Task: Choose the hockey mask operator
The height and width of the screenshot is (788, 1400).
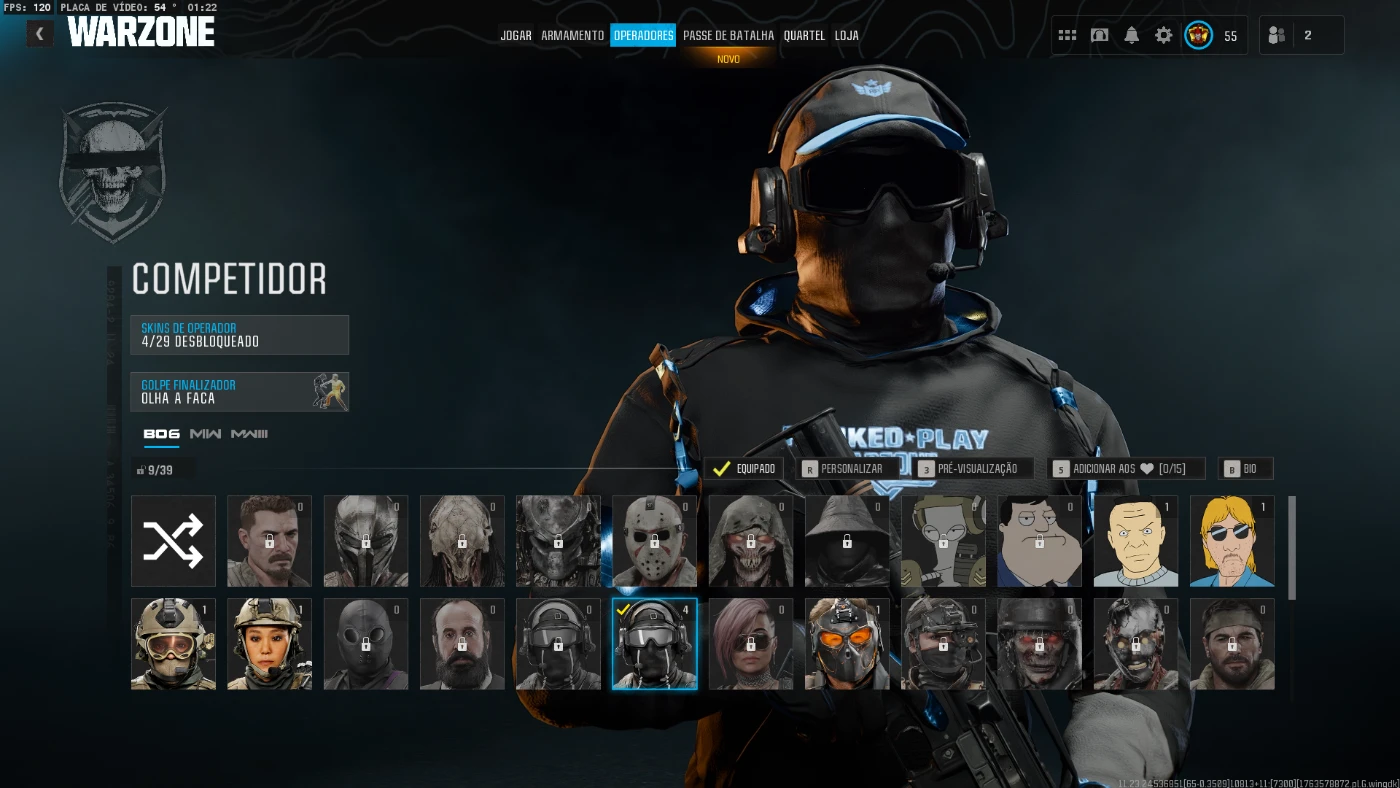Action: (x=654, y=541)
